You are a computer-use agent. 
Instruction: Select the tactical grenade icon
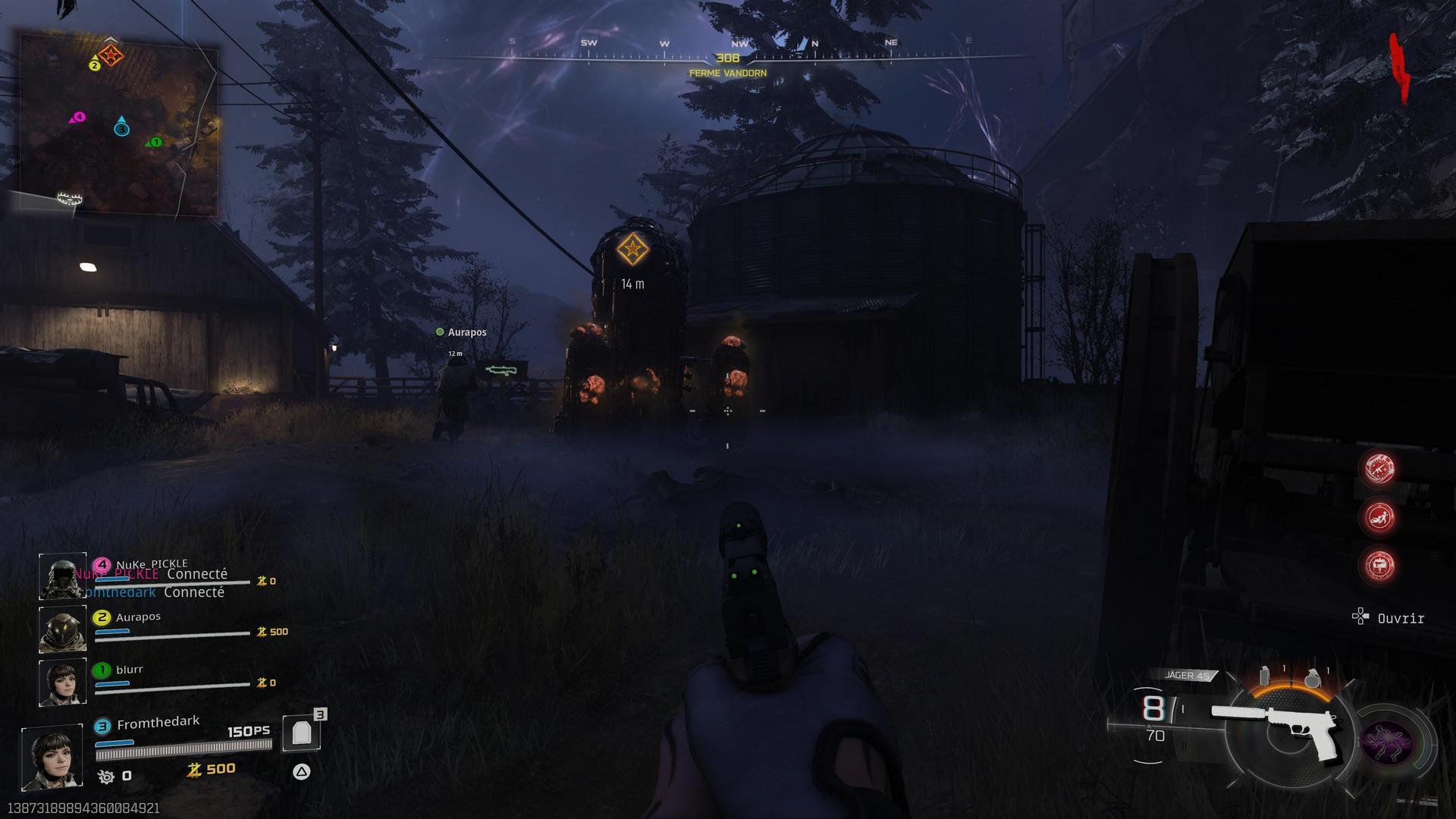tap(1264, 676)
